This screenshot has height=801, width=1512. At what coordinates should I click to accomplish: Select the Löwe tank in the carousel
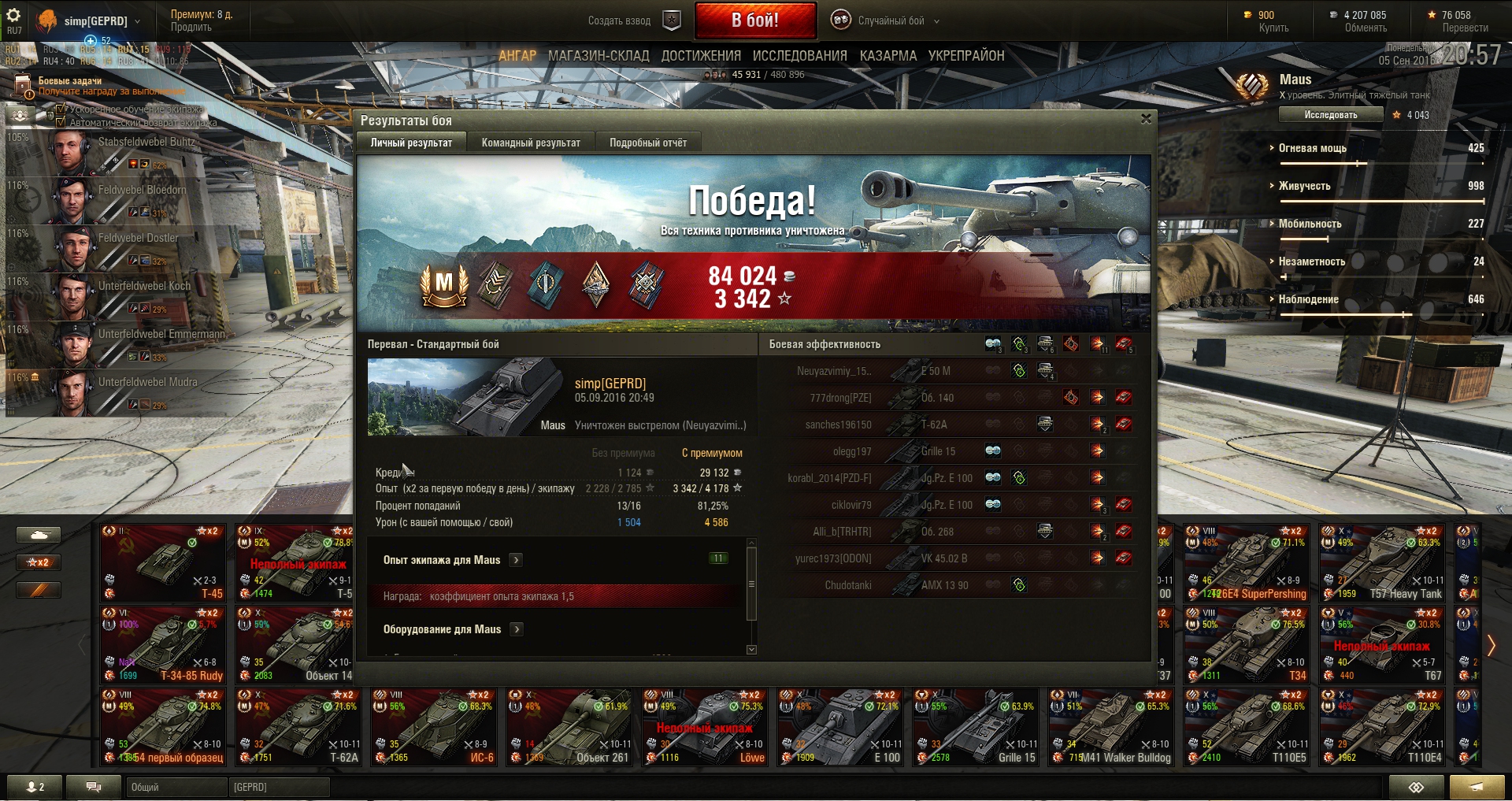[706, 726]
